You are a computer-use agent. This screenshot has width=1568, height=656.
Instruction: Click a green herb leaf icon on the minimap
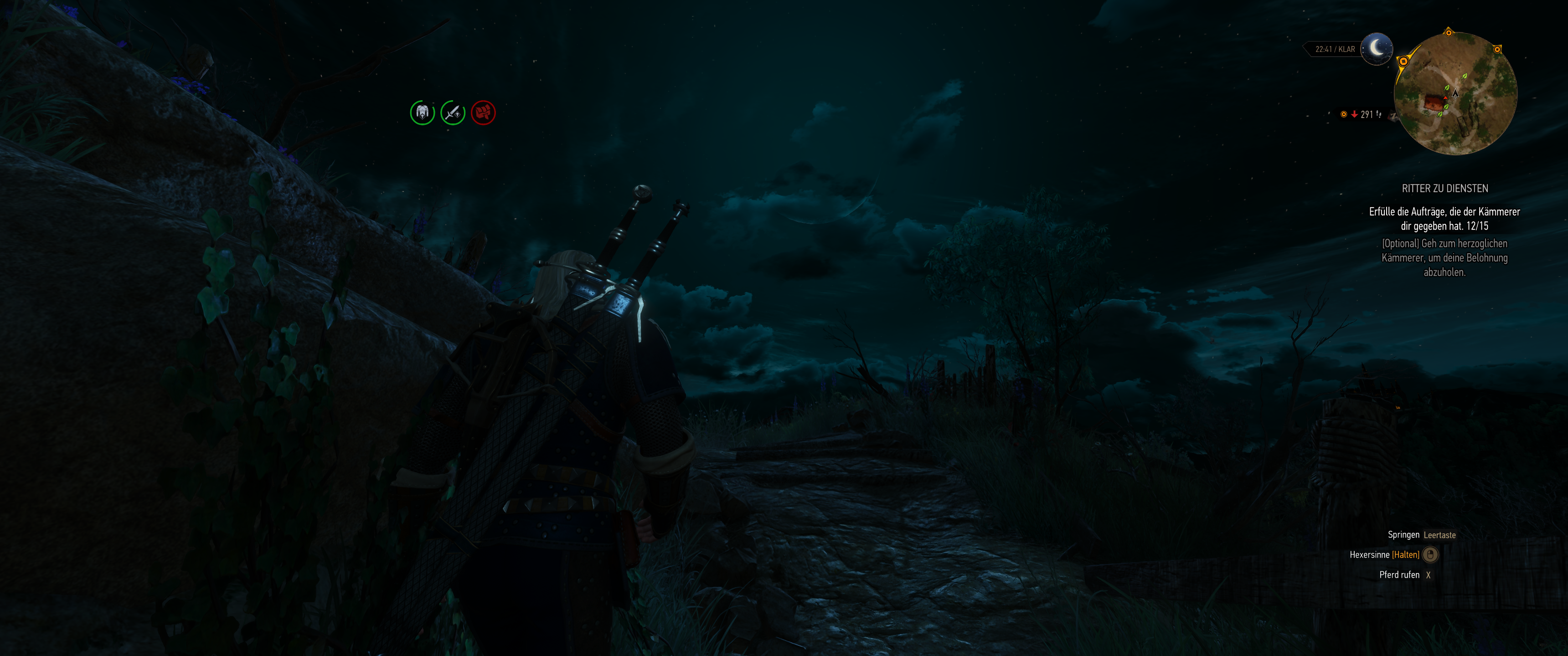(x=1465, y=77)
